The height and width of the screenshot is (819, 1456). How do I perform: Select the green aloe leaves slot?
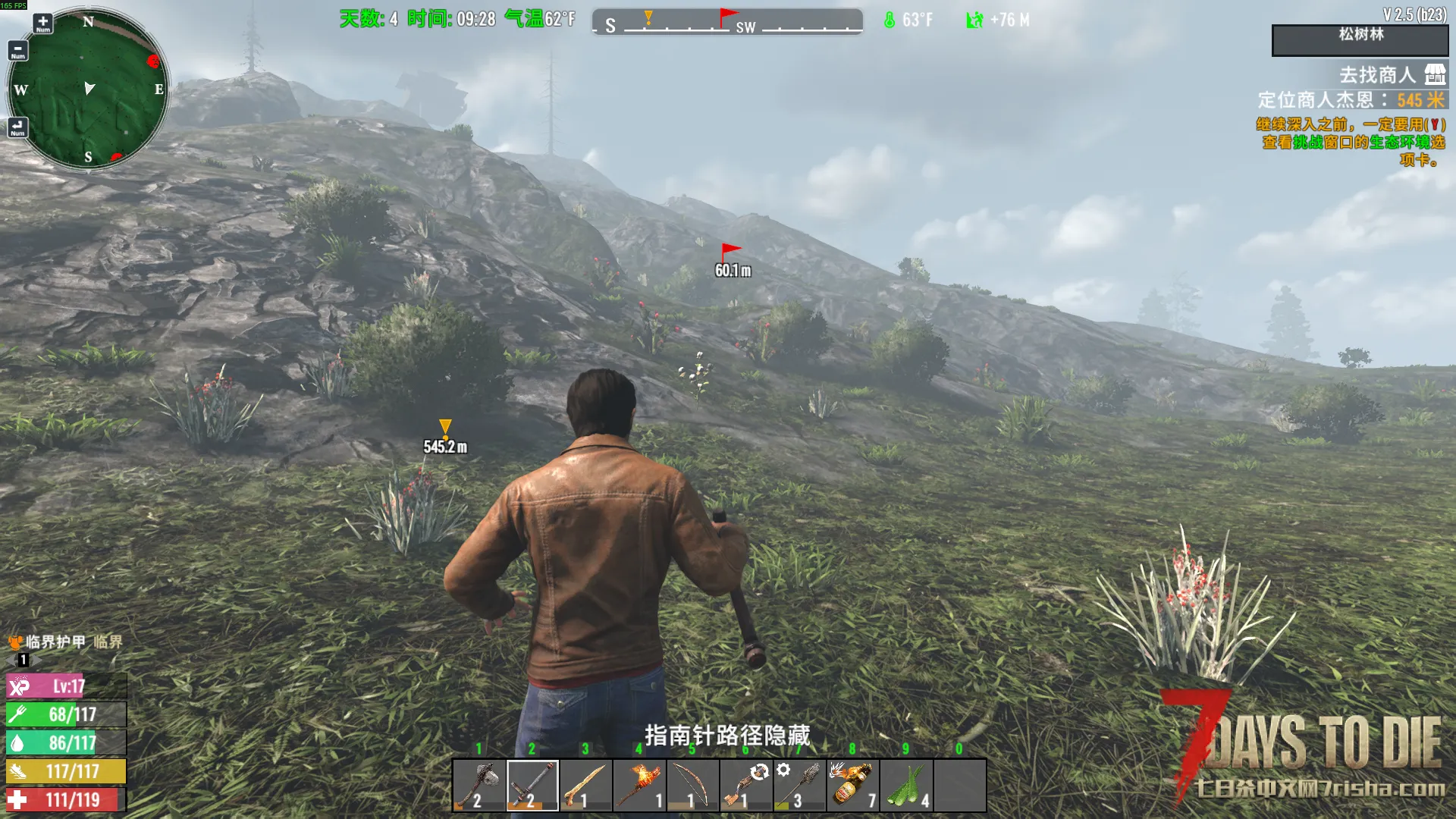906,786
